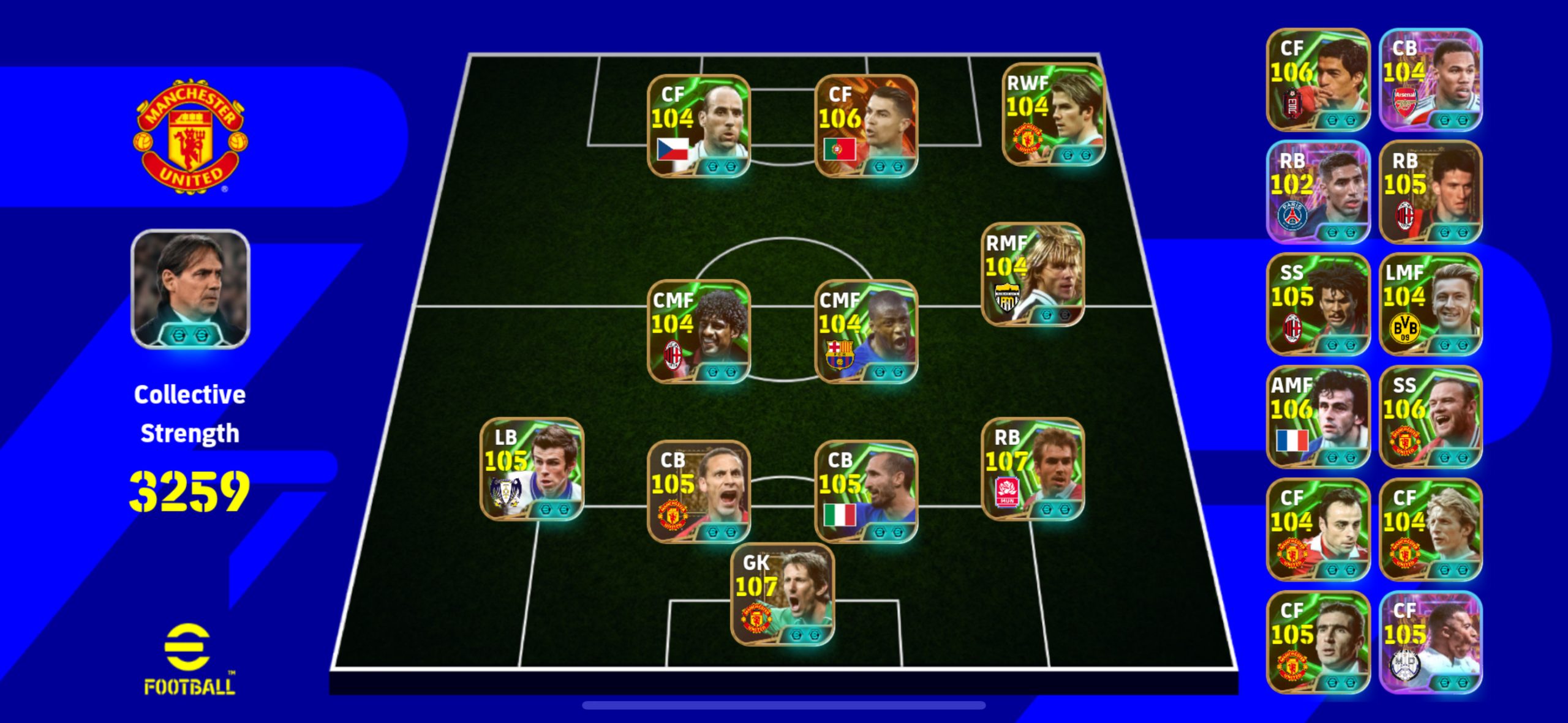
Task: Choose the CB 105 Italy flag card
Action: [865, 492]
